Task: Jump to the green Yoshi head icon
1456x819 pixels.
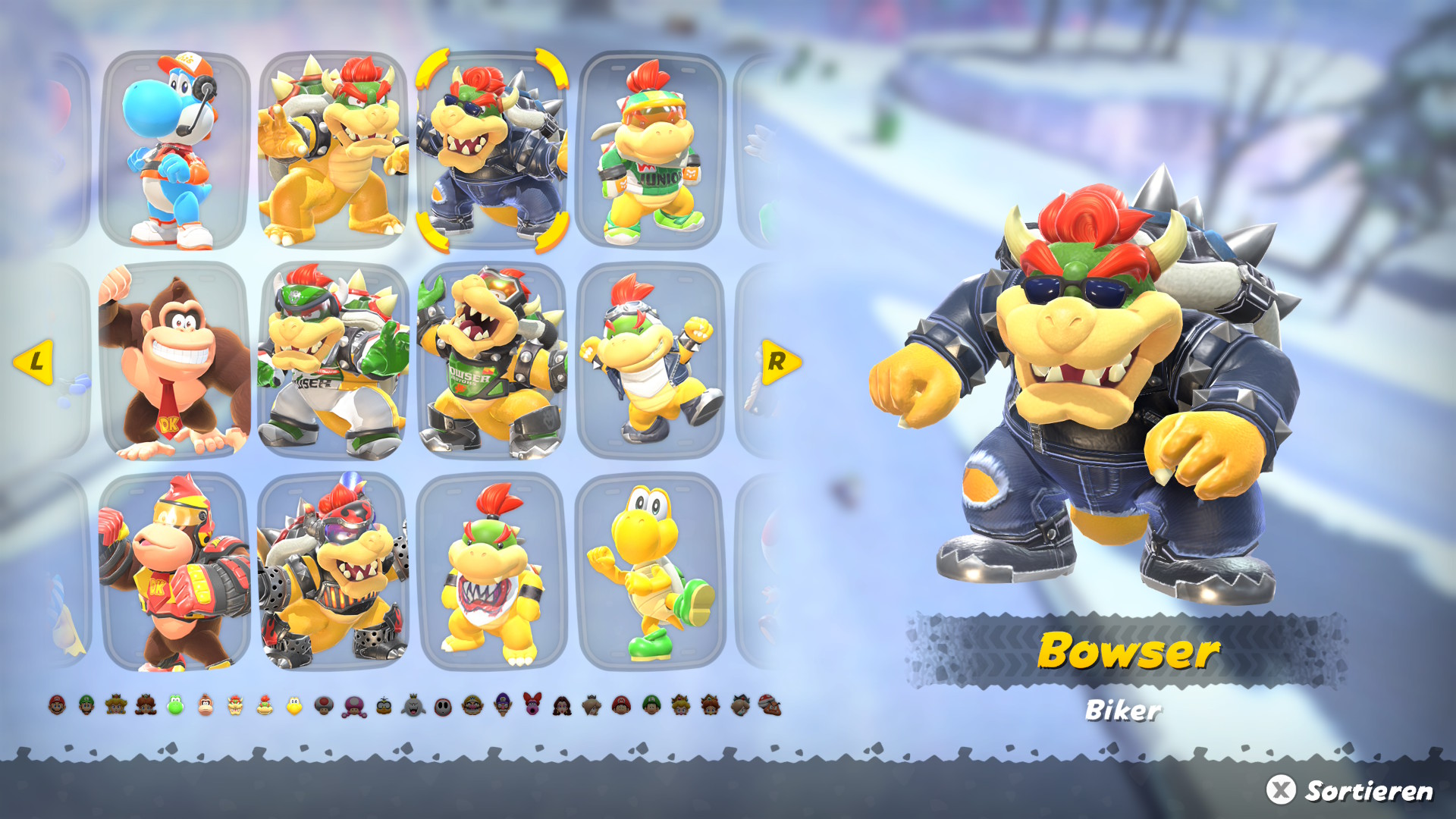Action: point(175,705)
